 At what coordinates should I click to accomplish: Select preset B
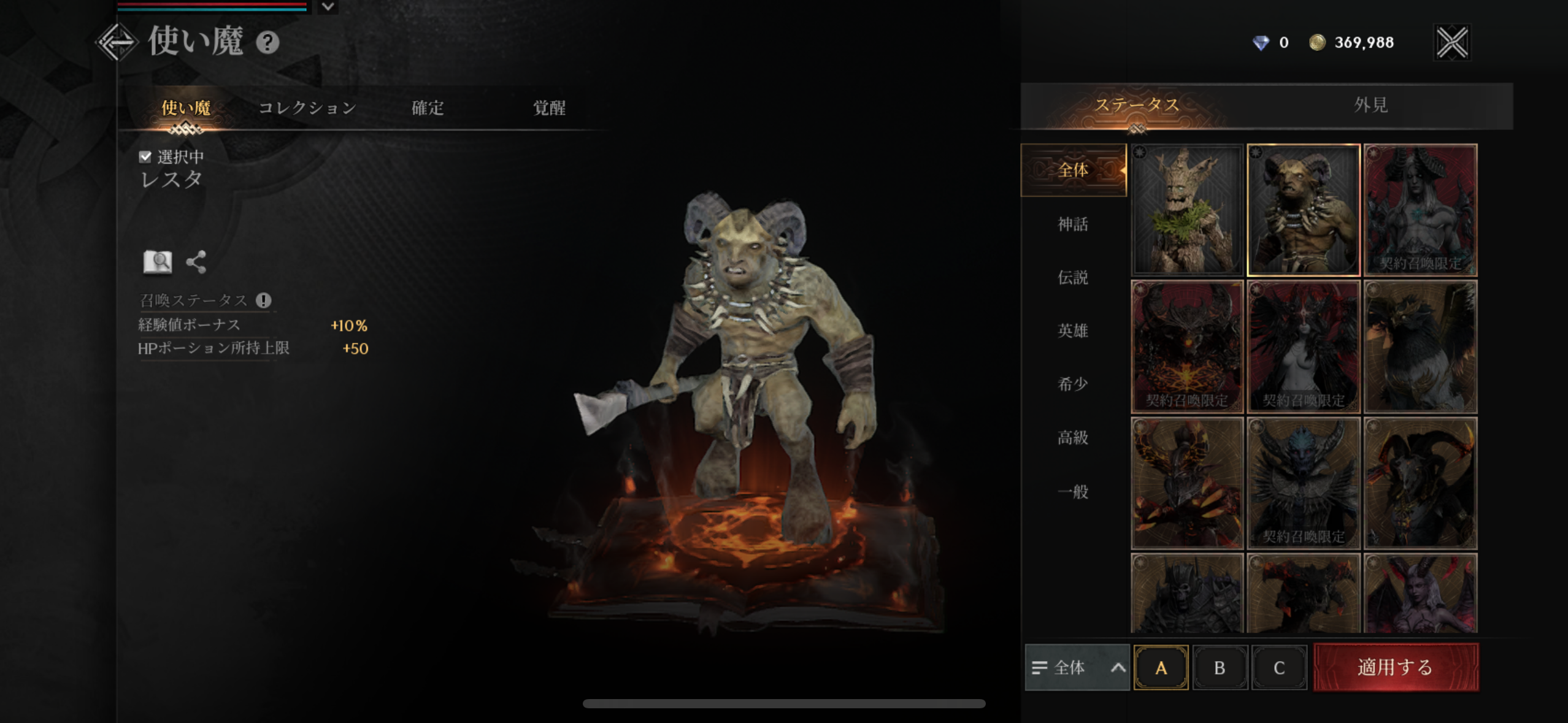click(1220, 667)
